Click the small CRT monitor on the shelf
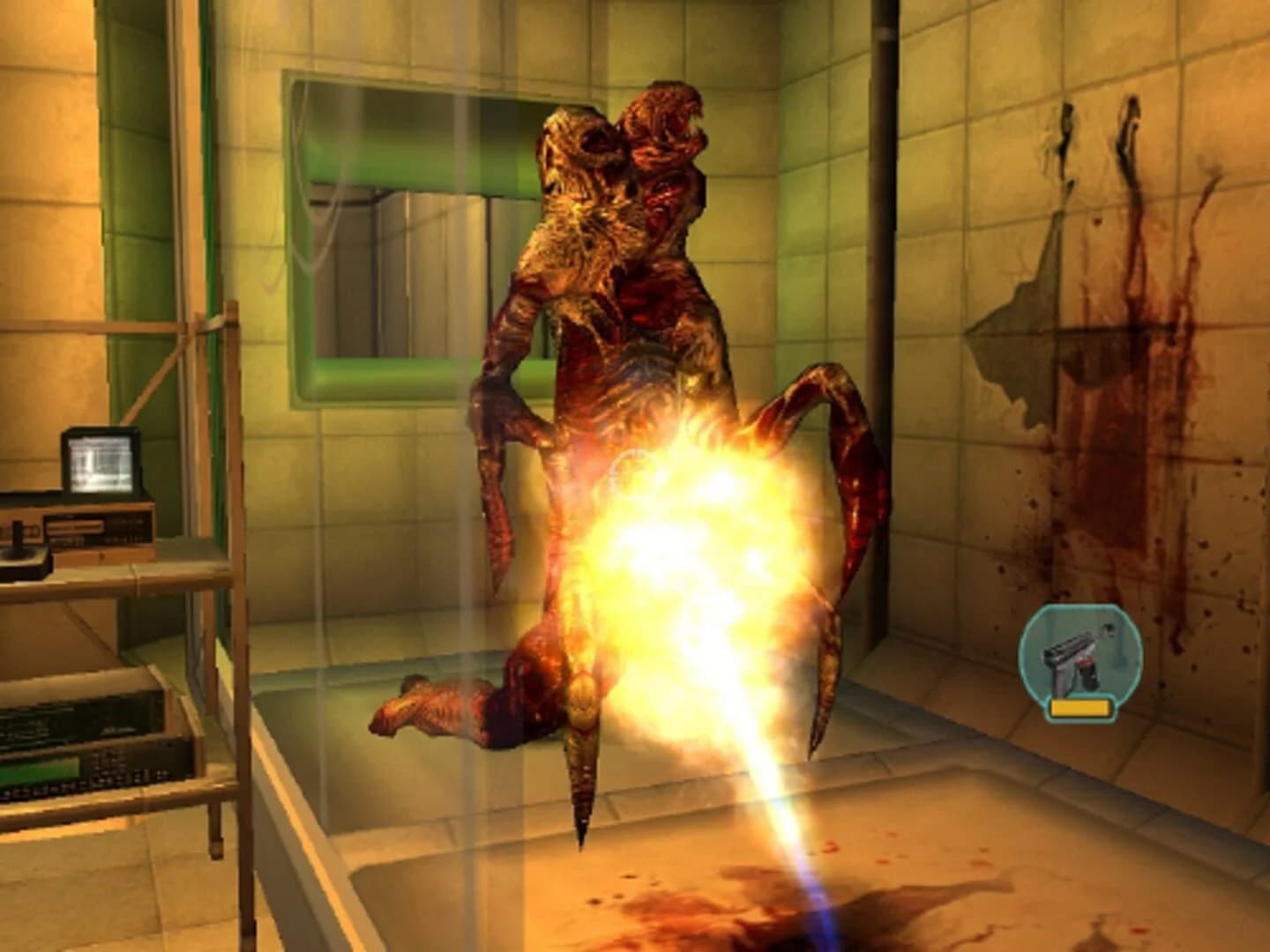 coord(100,465)
